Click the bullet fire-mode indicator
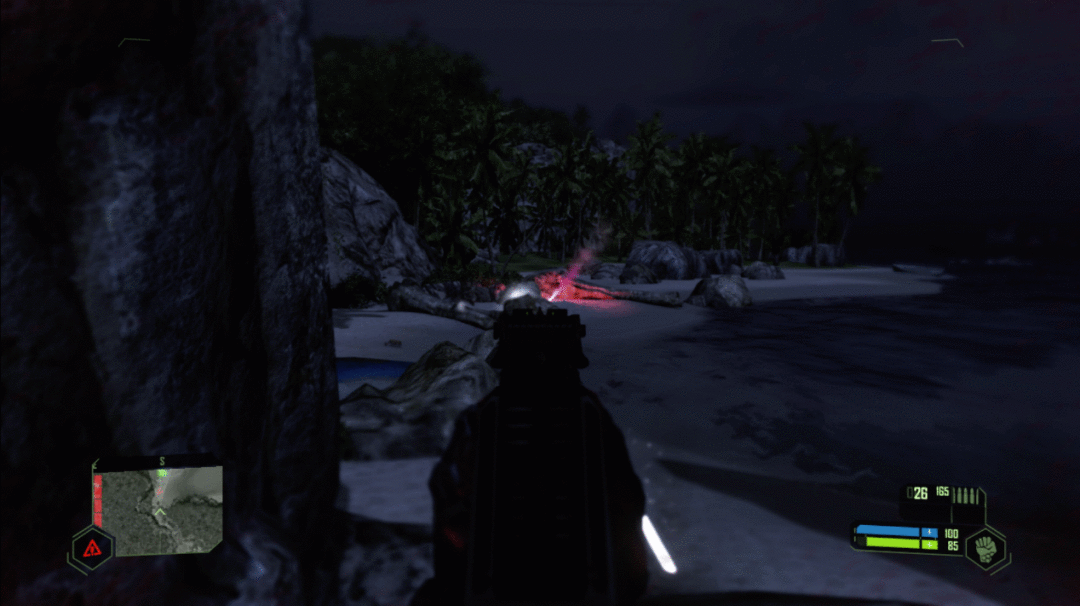This screenshot has height=606, width=1080. [x=967, y=495]
